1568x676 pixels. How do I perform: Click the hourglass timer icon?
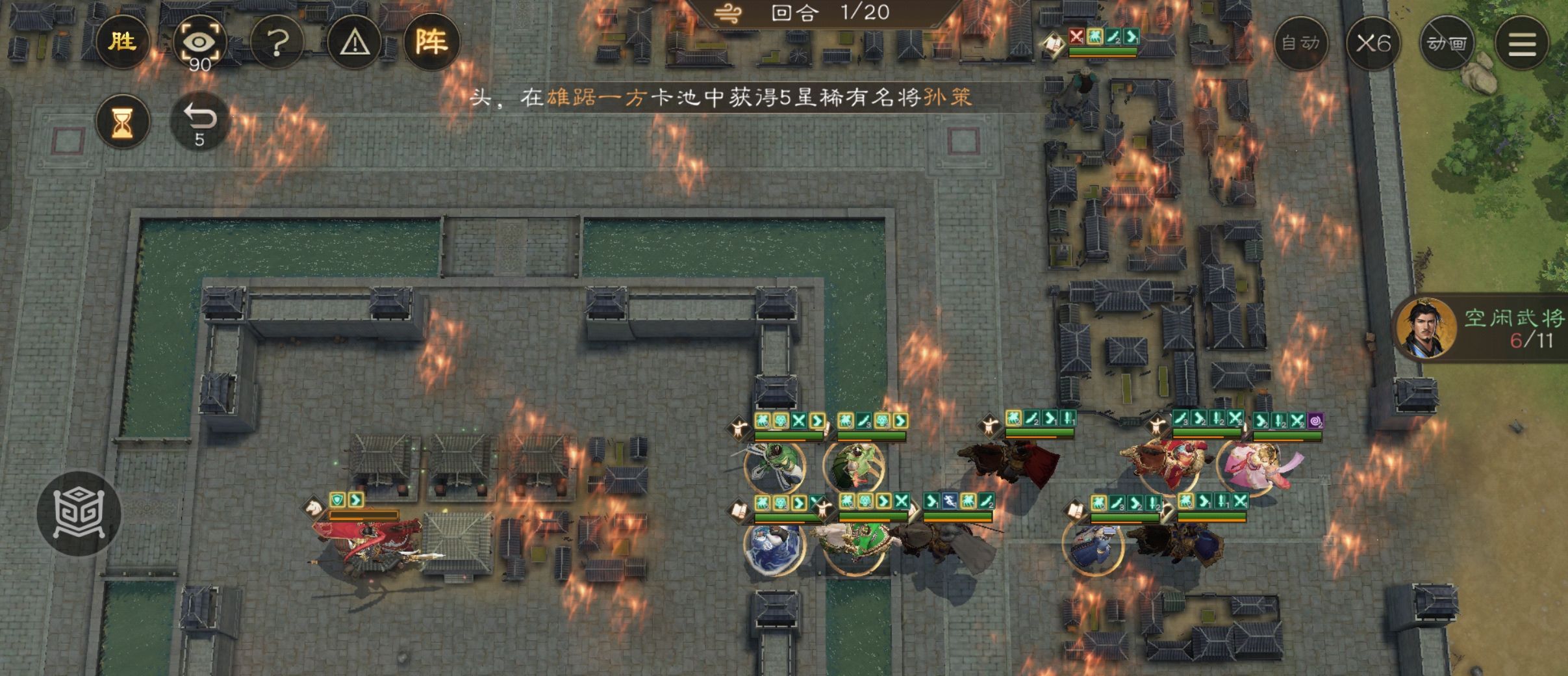tap(122, 122)
